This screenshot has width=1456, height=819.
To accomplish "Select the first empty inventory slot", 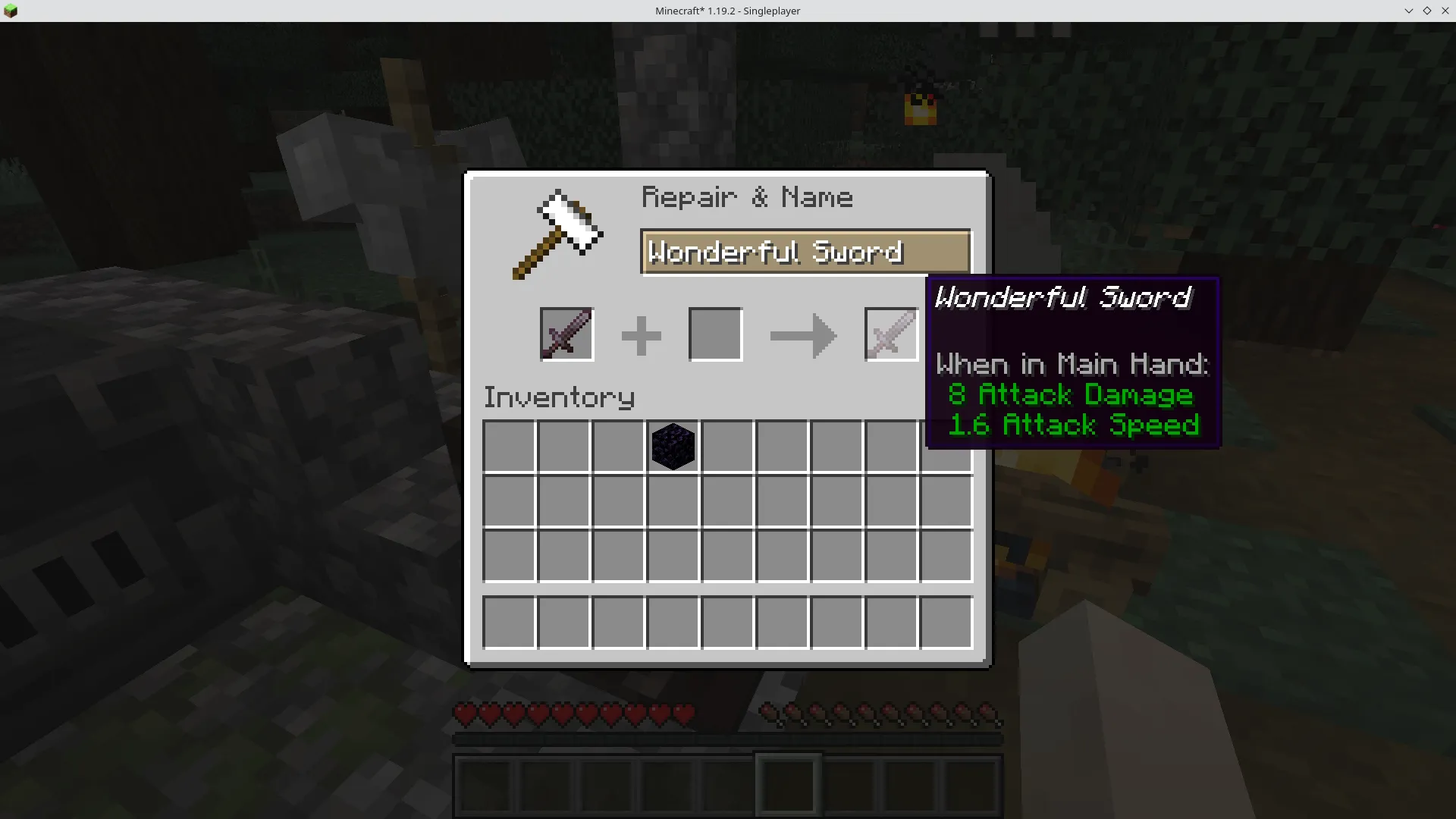I will [509, 447].
